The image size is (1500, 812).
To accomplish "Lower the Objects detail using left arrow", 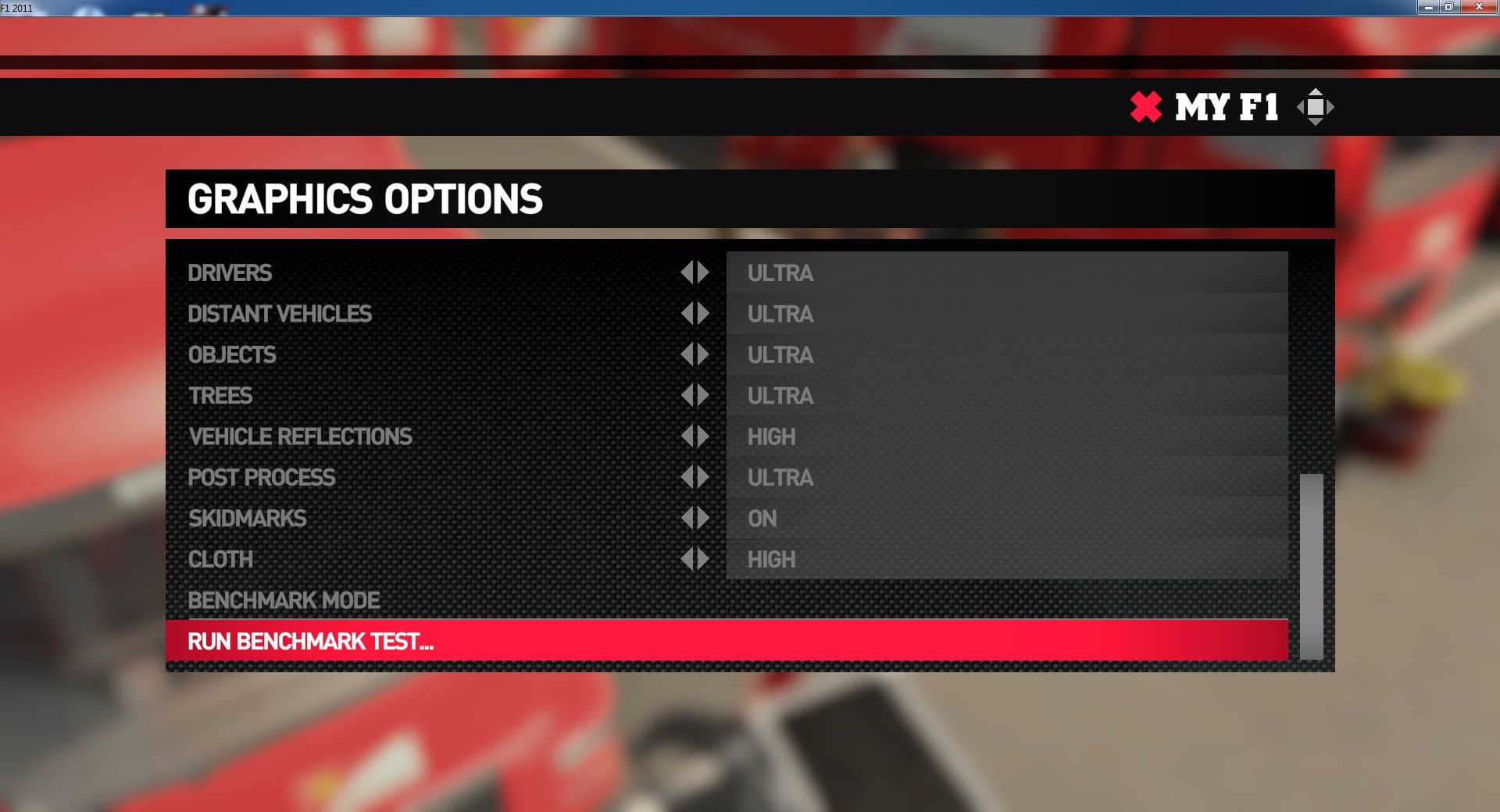I will (x=687, y=354).
